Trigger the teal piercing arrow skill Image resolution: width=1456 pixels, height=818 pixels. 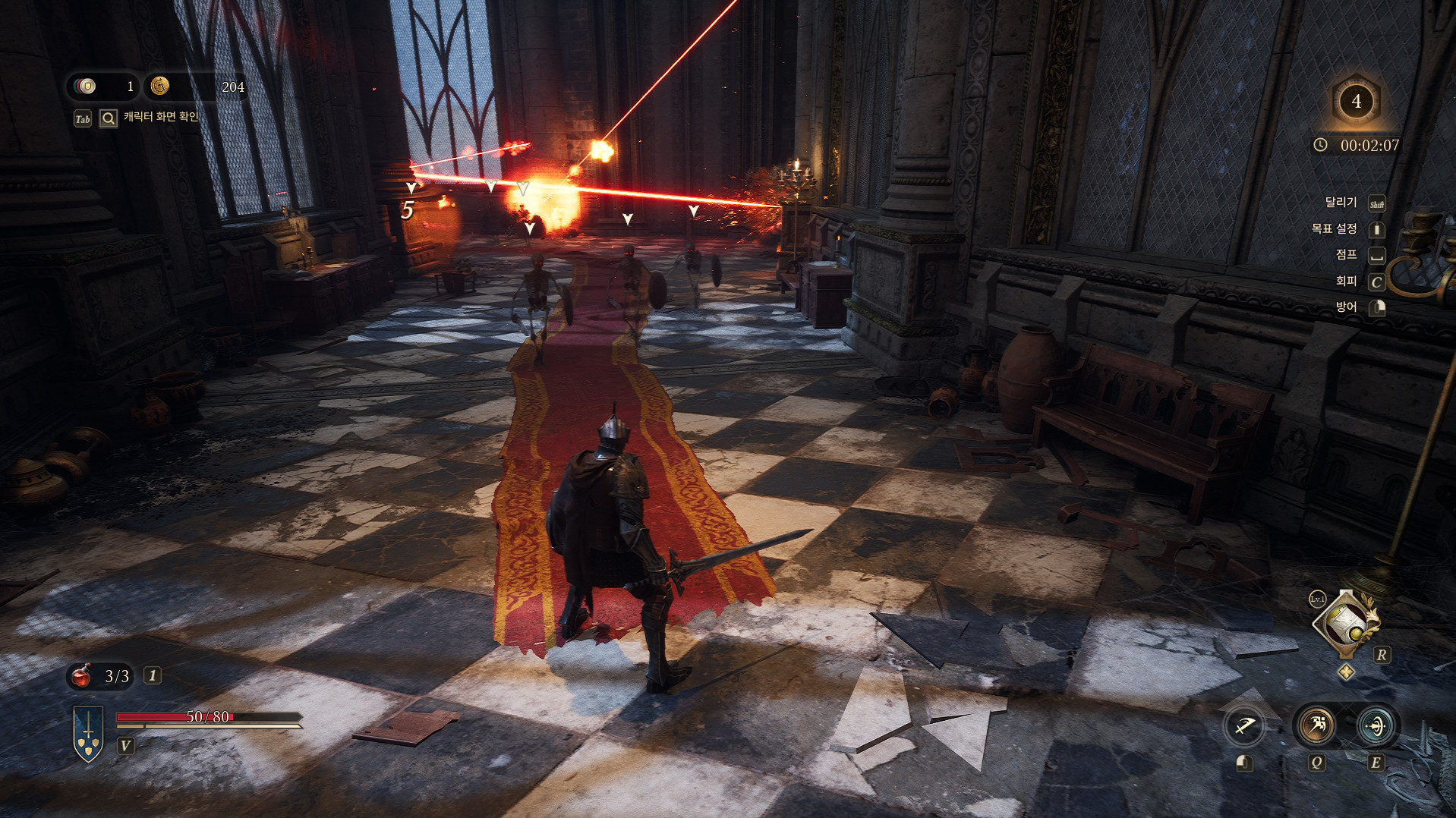coord(1375,725)
